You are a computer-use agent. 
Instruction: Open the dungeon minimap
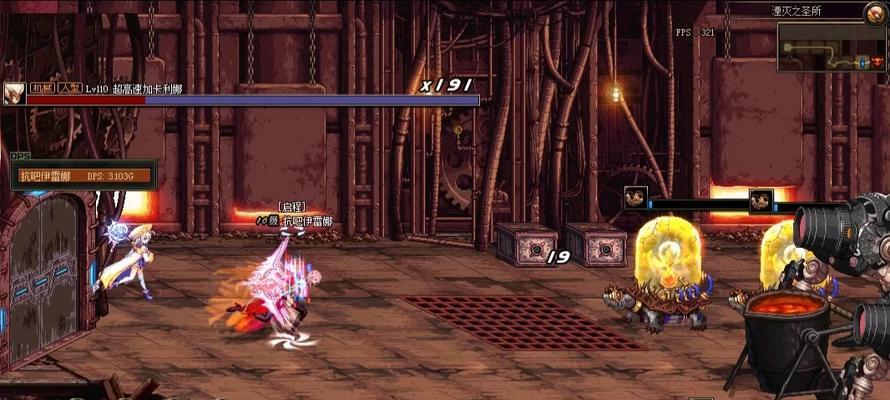click(x=831, y=46)
